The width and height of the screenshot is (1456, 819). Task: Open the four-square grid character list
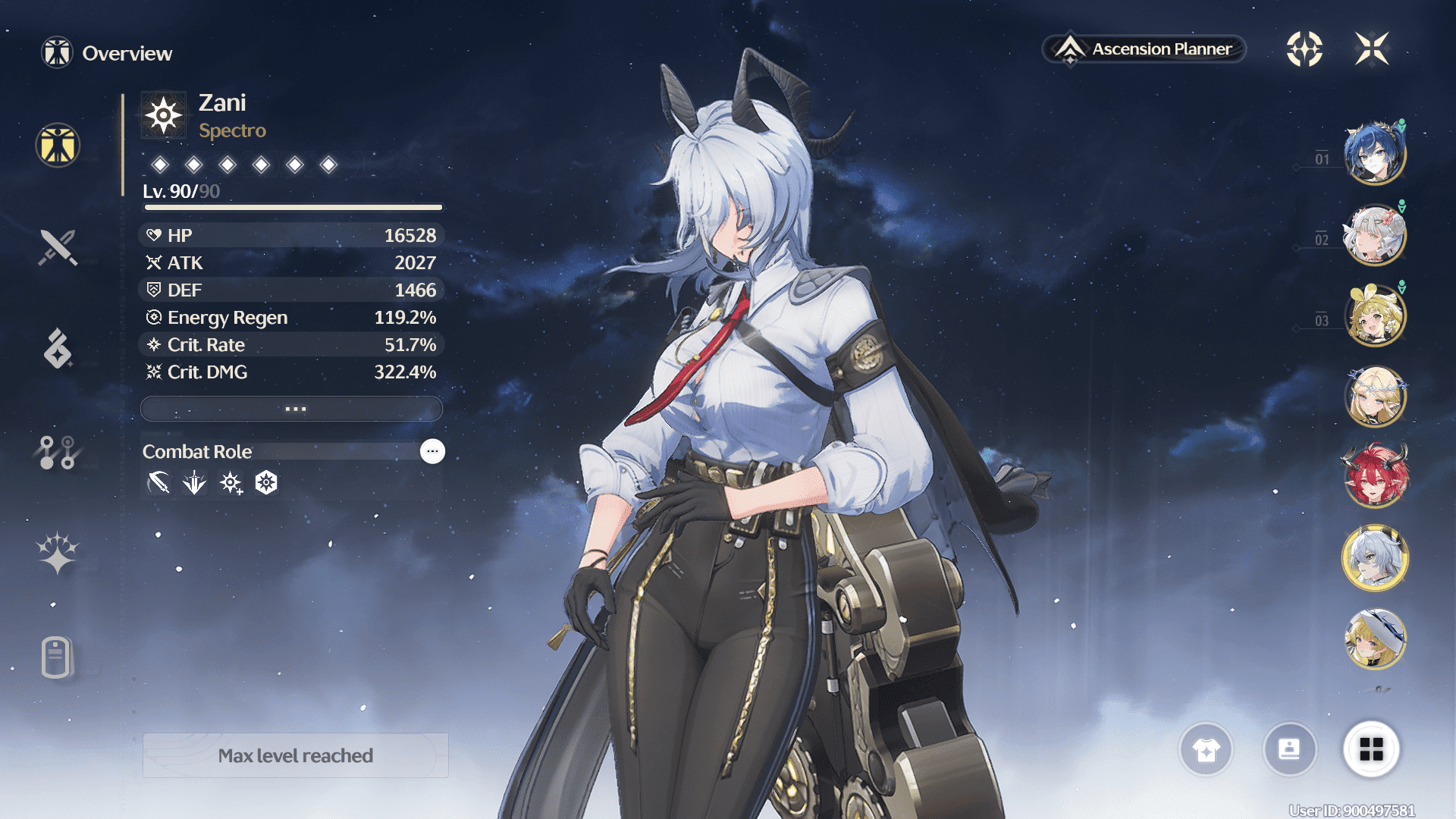[1371, 749]
